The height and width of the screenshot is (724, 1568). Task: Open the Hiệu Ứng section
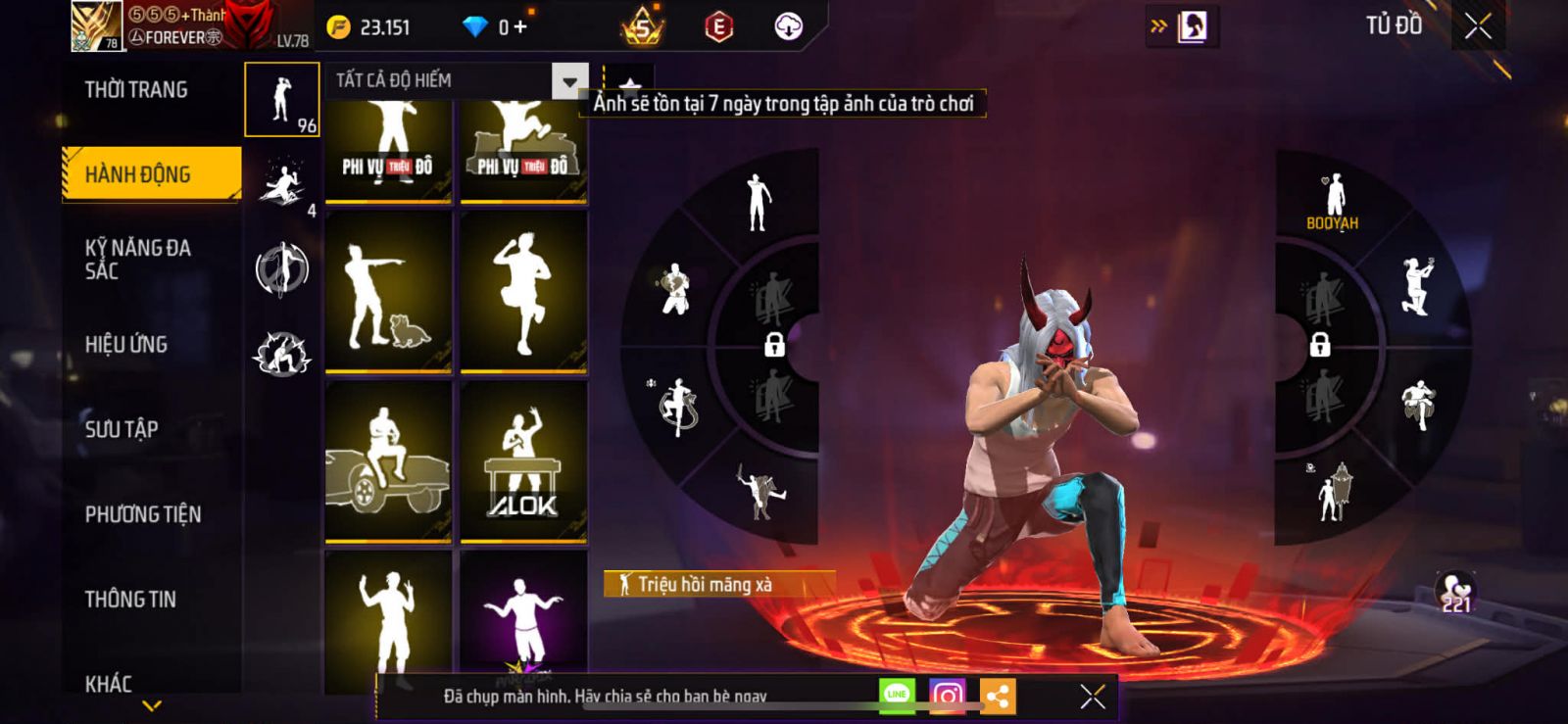click(x=126, y=345)
